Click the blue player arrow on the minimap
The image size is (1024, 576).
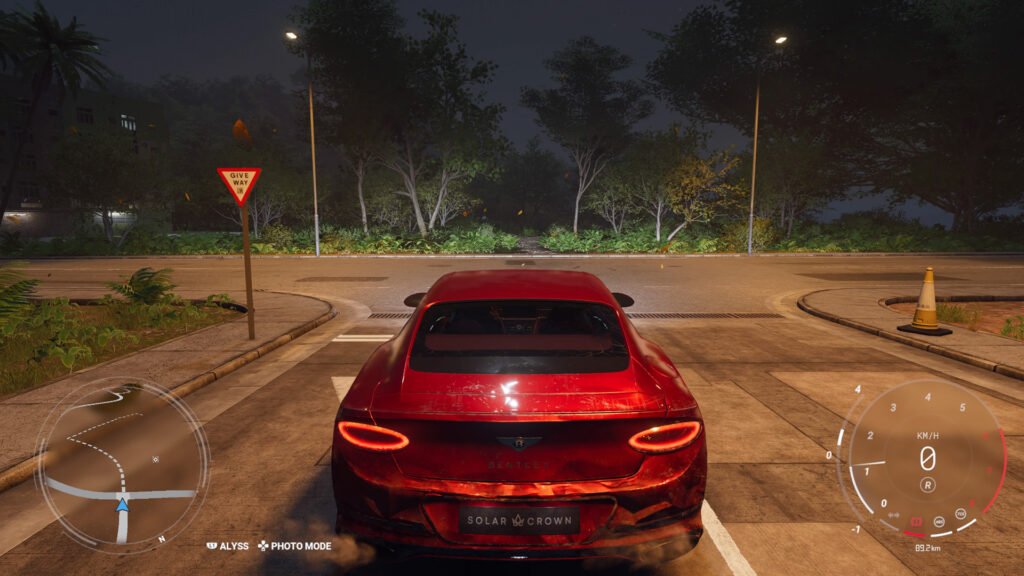click(x=122, y=505)
